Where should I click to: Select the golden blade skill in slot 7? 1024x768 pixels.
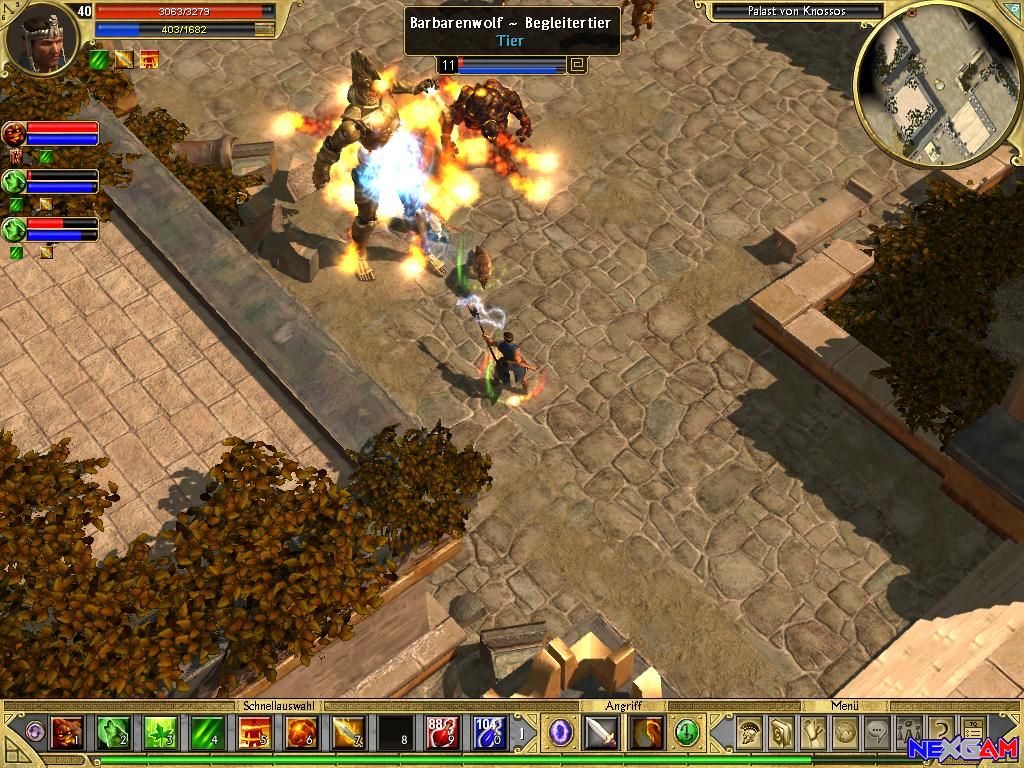pyautogui.click(x=348, y=734)
